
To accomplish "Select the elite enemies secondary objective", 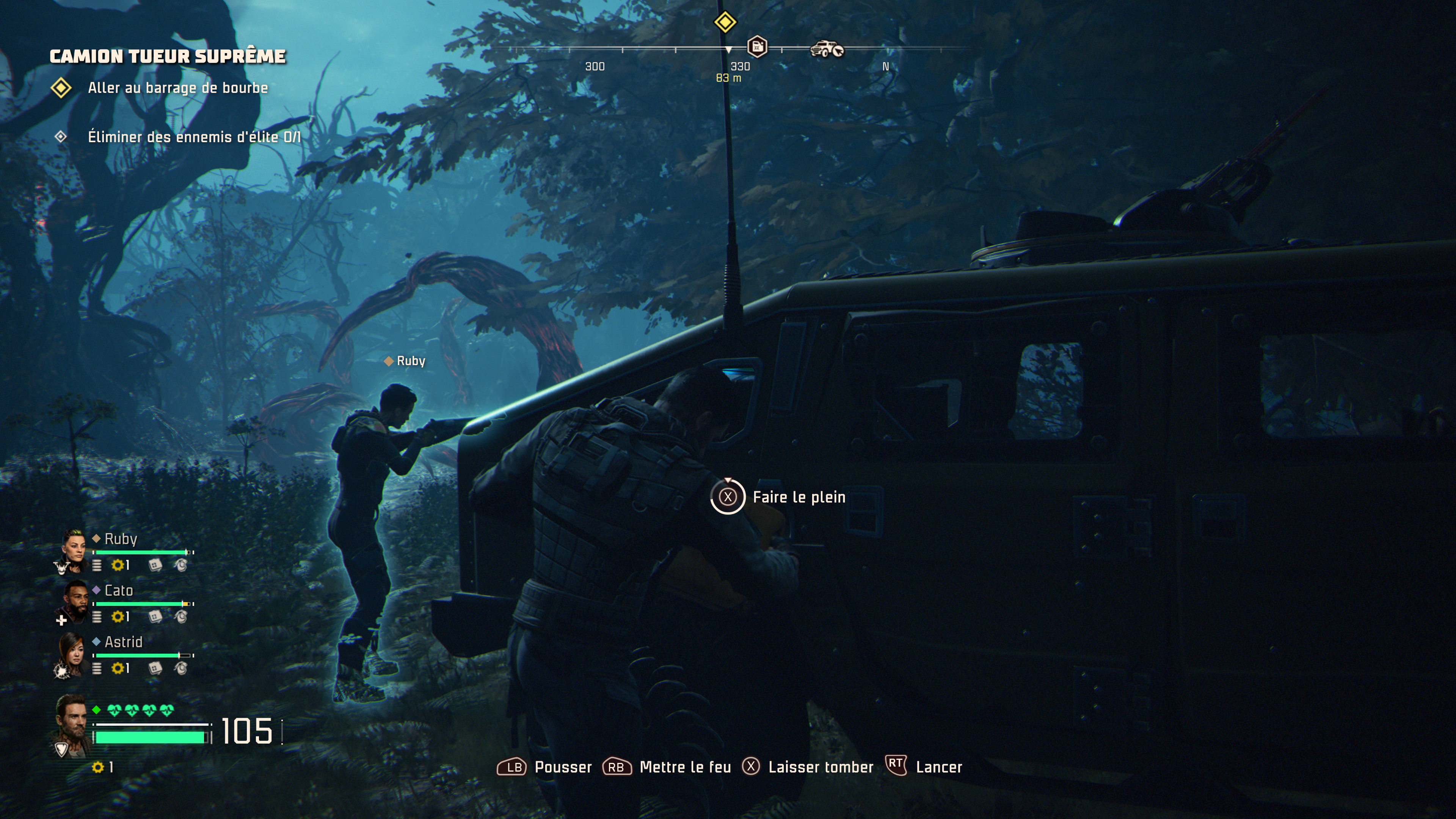I will (x=194, y=137).
